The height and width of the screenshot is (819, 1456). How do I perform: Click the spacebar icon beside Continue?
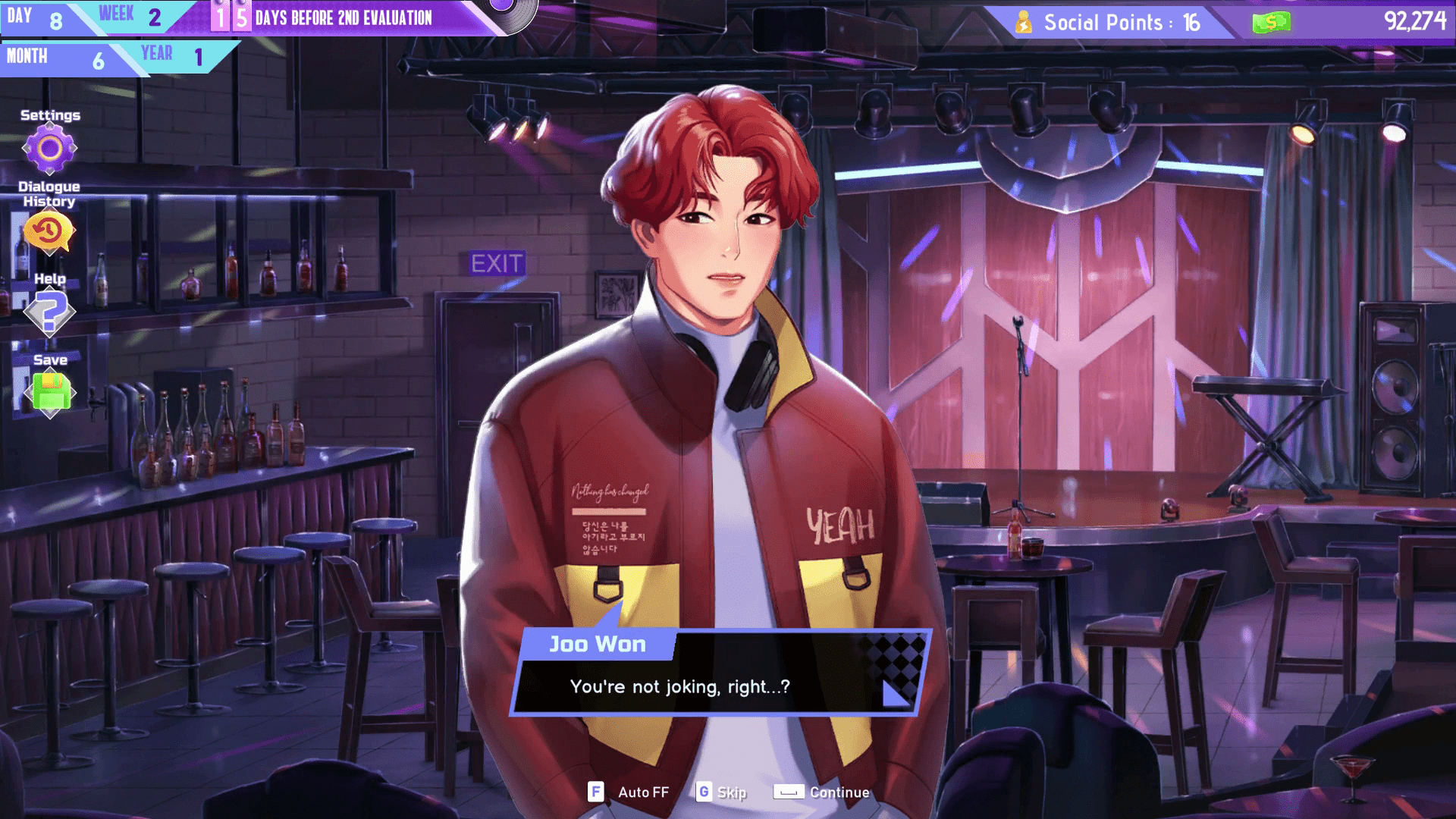(789, 792)
